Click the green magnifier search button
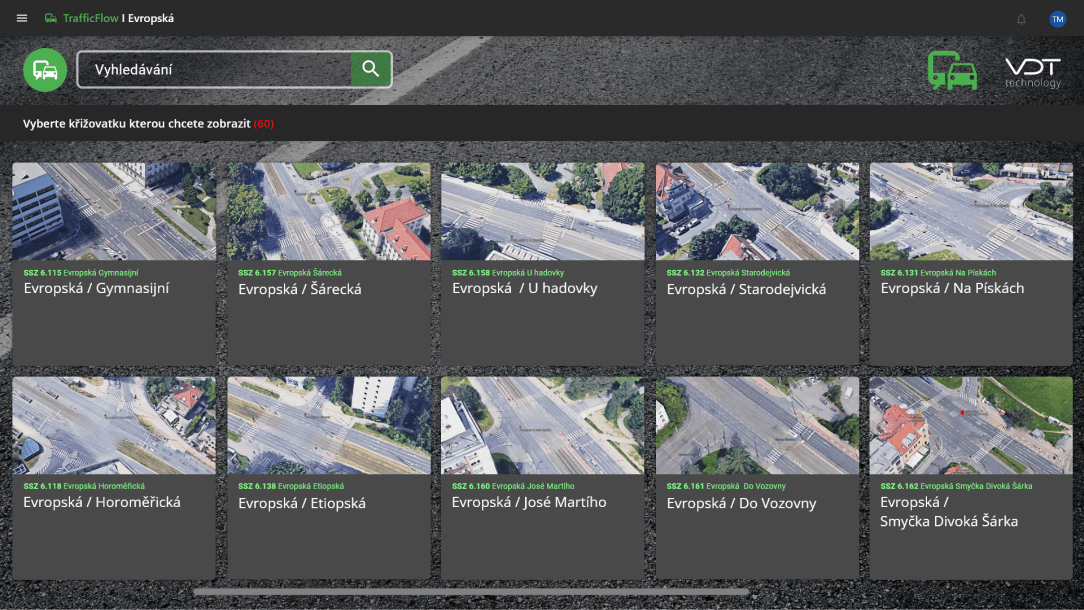1084x610 pixels. 370,69
